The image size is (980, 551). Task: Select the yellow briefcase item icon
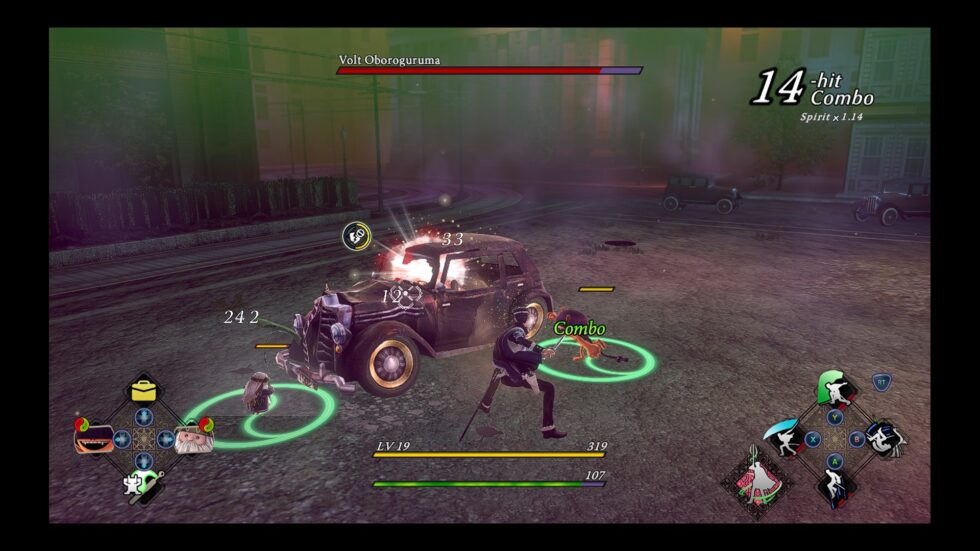pyautogui.click(x=146, y=390)
